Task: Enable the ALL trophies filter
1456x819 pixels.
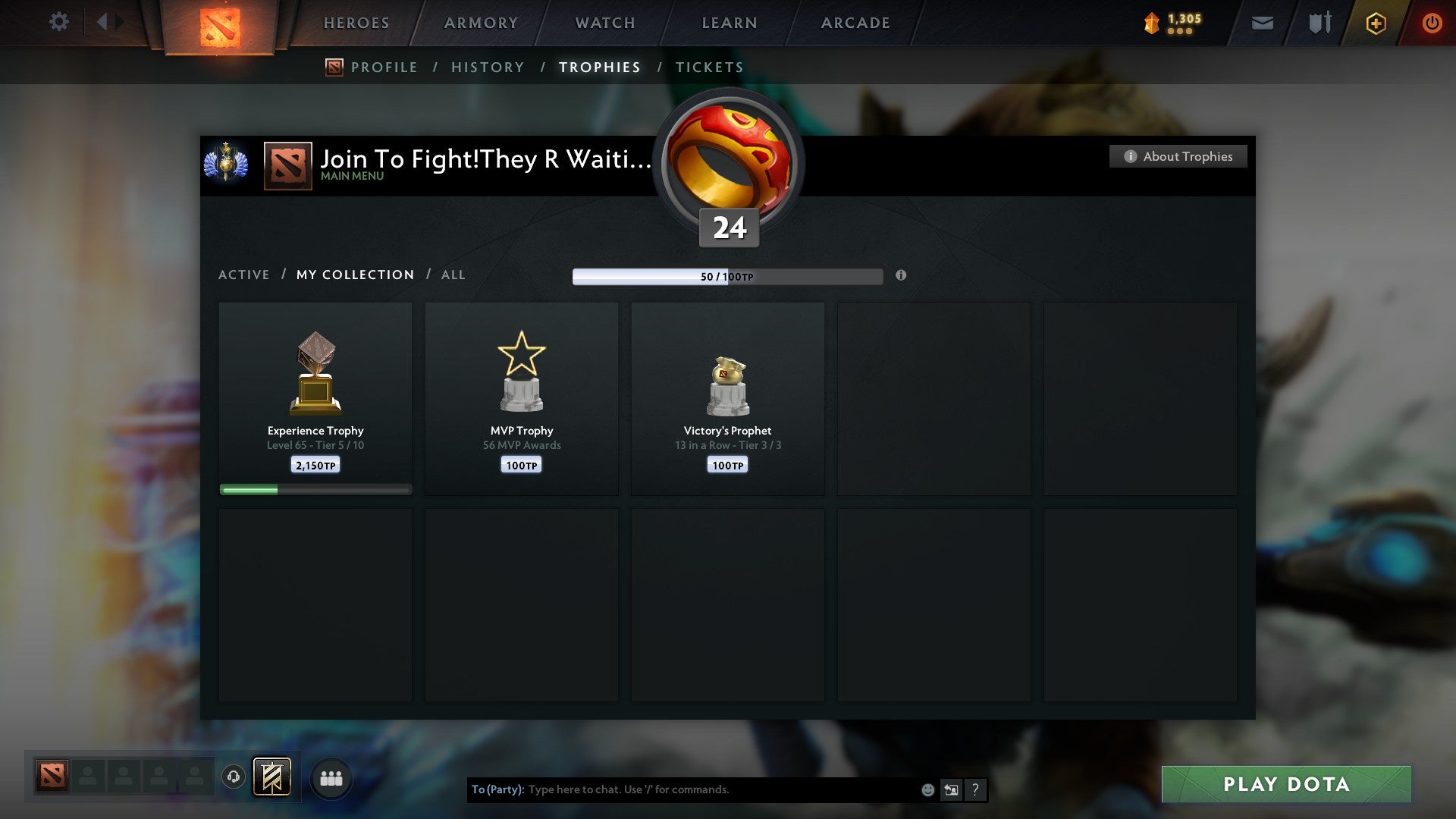Action: (x=453, y=275)
